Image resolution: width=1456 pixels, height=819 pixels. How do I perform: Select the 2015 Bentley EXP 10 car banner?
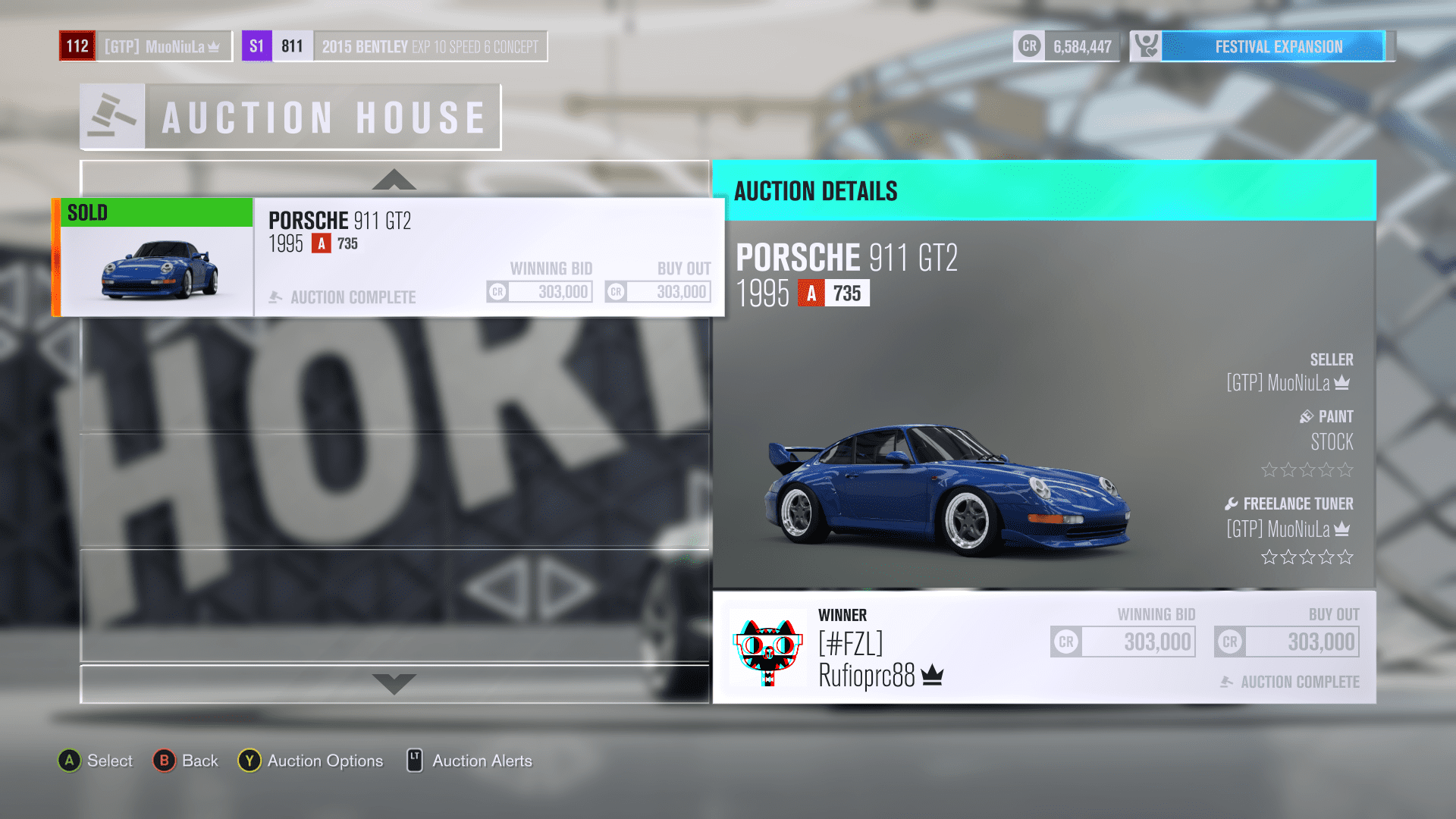tap(429, 46)
